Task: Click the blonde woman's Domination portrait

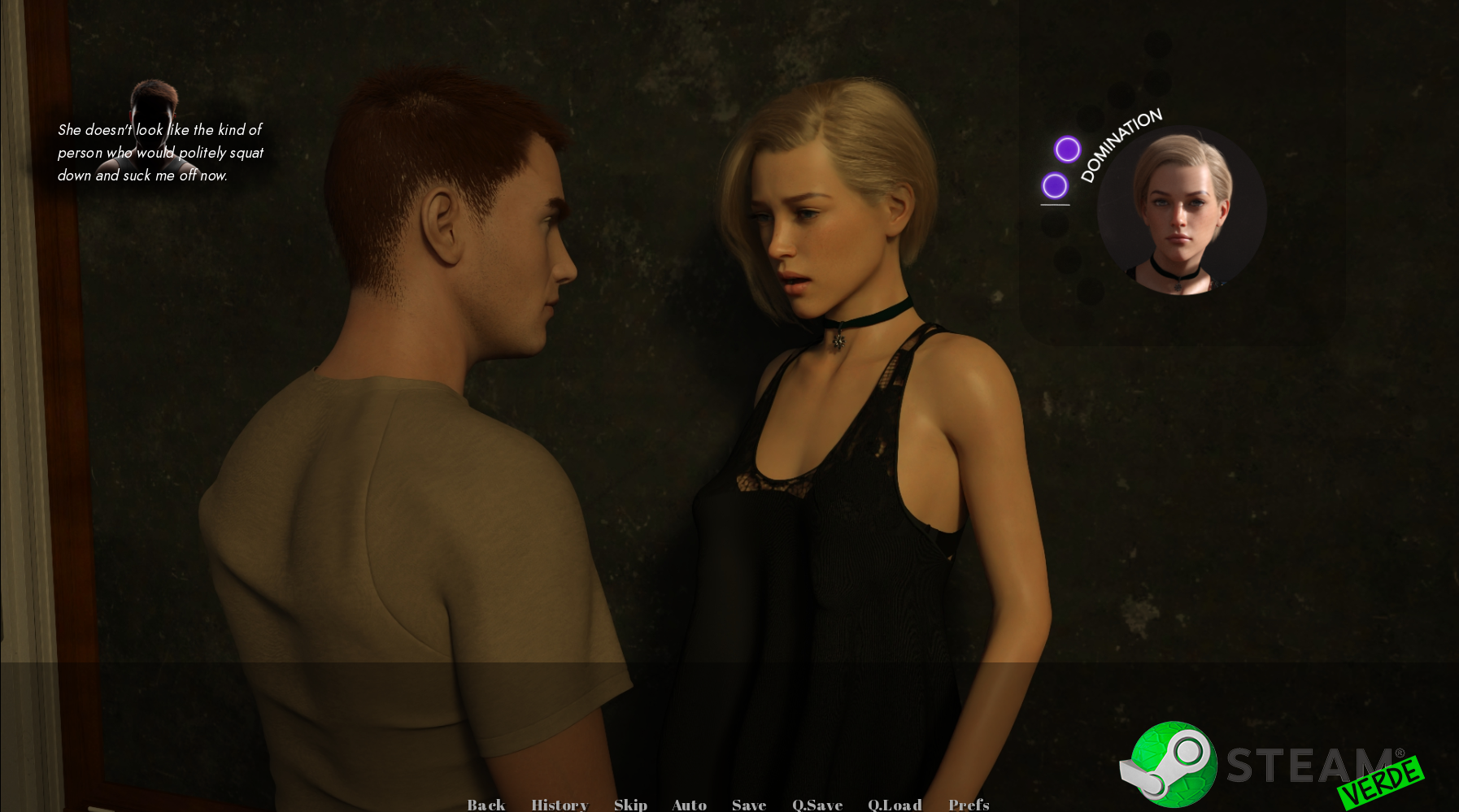Action: pos(1182,211)
